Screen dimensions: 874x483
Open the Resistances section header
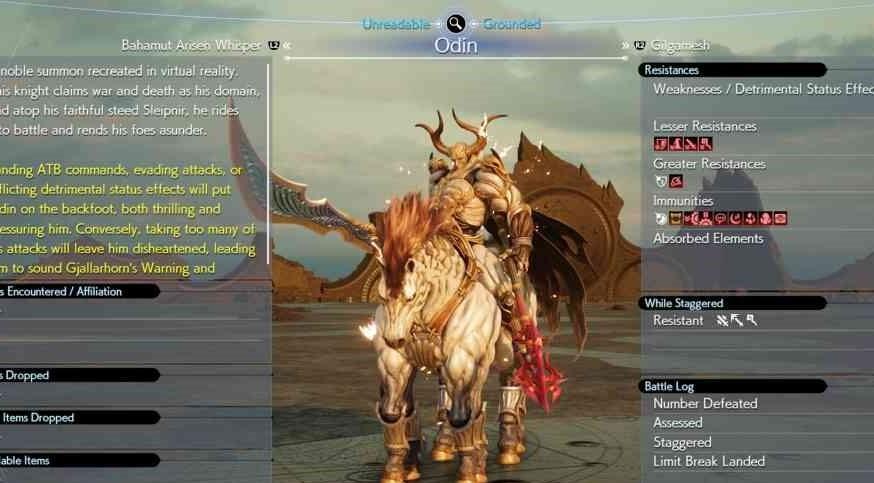tap(672, 70)
